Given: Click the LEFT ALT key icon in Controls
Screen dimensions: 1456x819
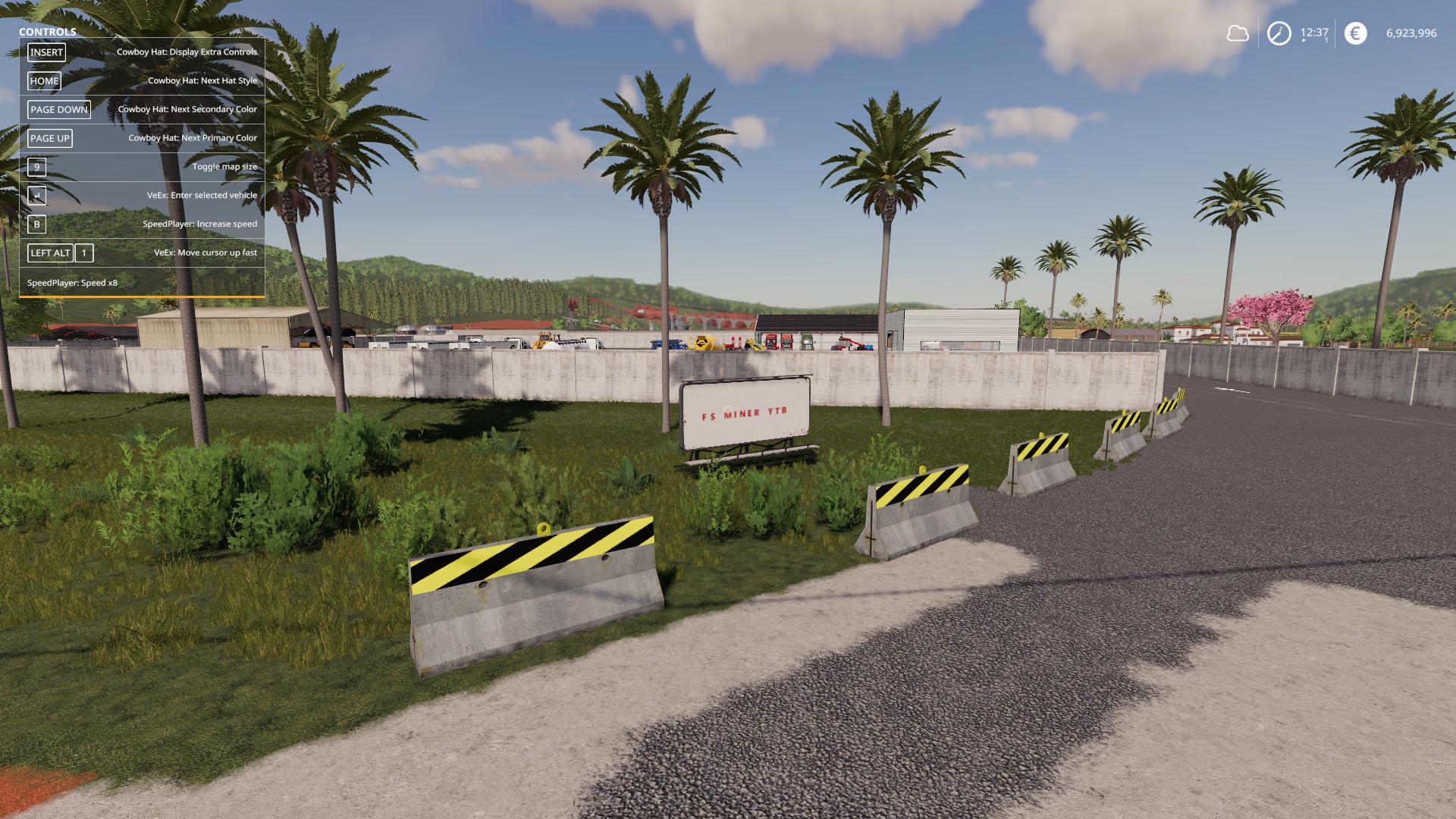Looking at the screenshot, I should pyautogui.click(x=49, y=253).
